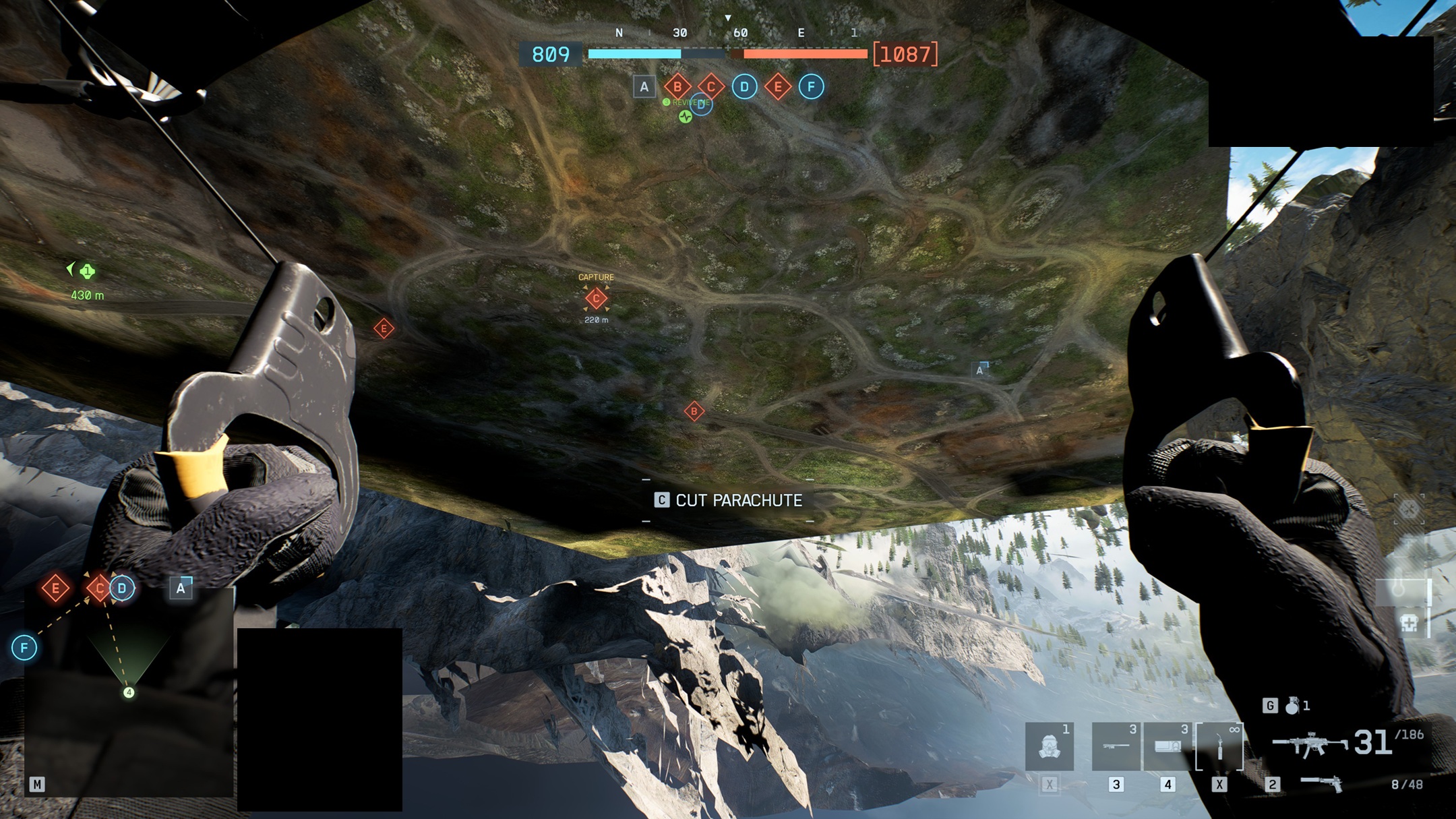Viewport: 1456px width, 819px height.
Task: Switch to the suppressed pistol sidearm
Action: 1321,784
